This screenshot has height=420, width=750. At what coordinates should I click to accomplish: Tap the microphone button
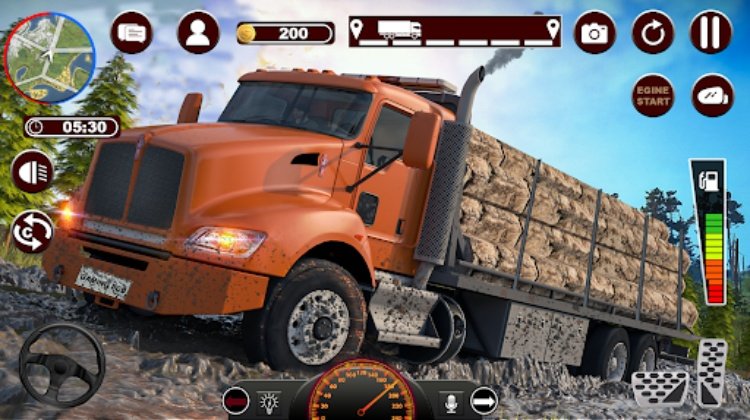coord(451,399)
